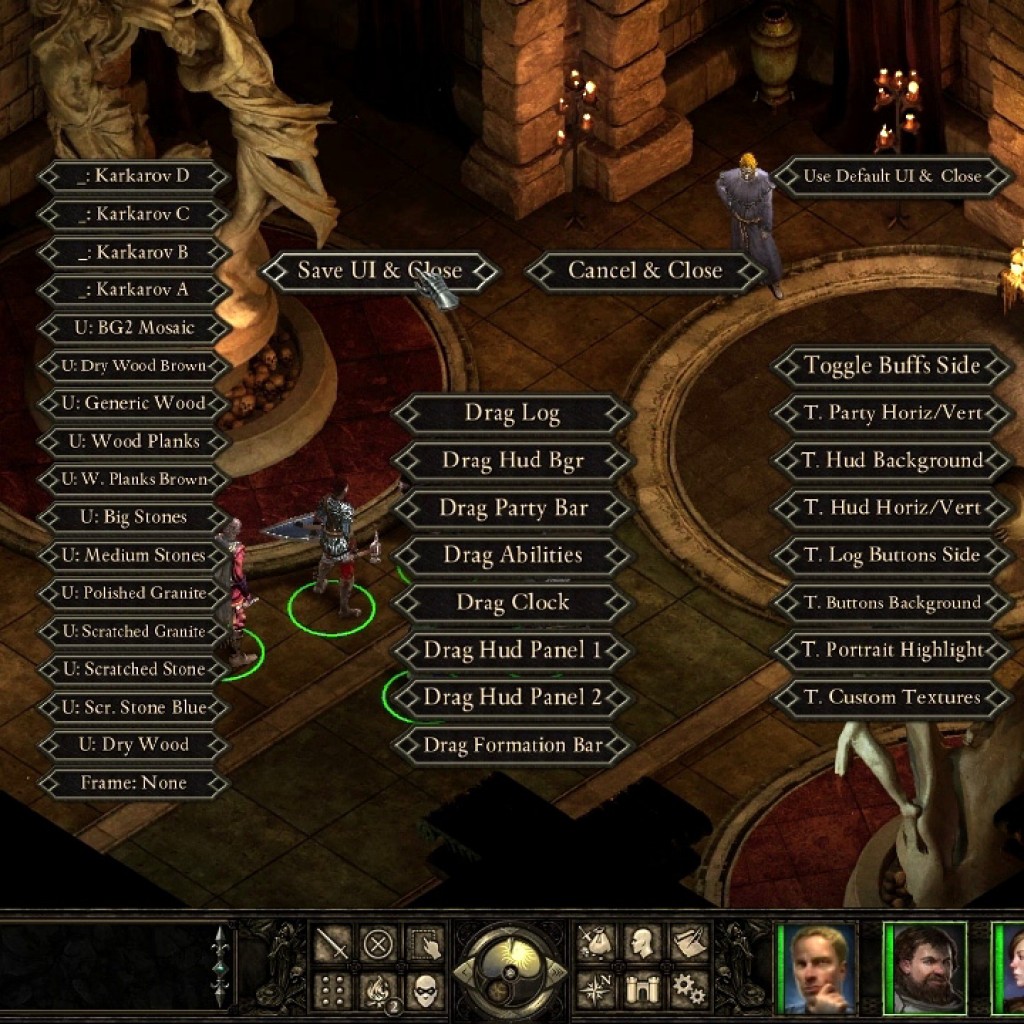Pick the Frame: None option
The height and width of the screenshot is (1024, 1024).
click(x=133, y=783)
